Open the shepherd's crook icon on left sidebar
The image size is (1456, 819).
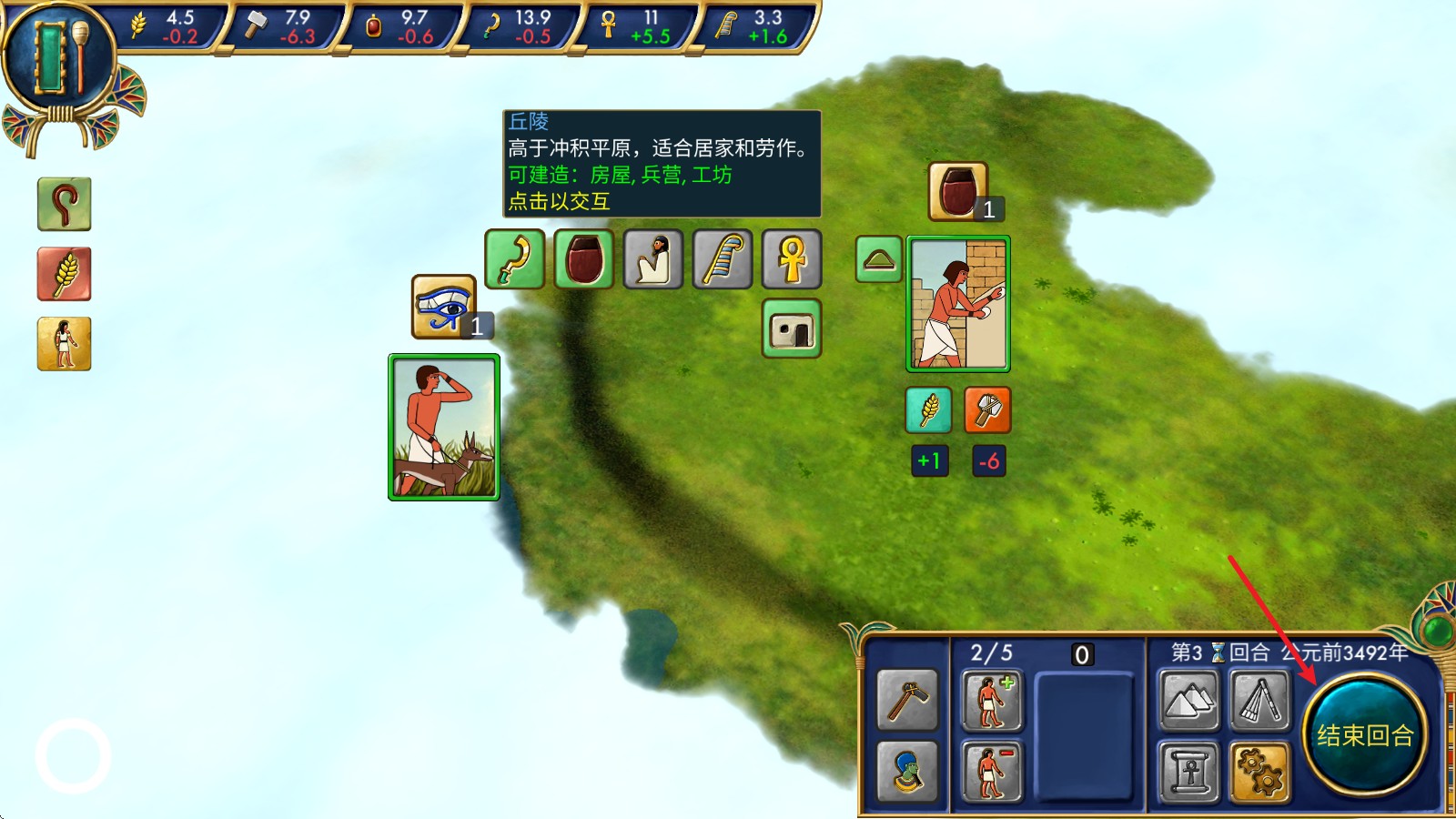tap(64, 204)
